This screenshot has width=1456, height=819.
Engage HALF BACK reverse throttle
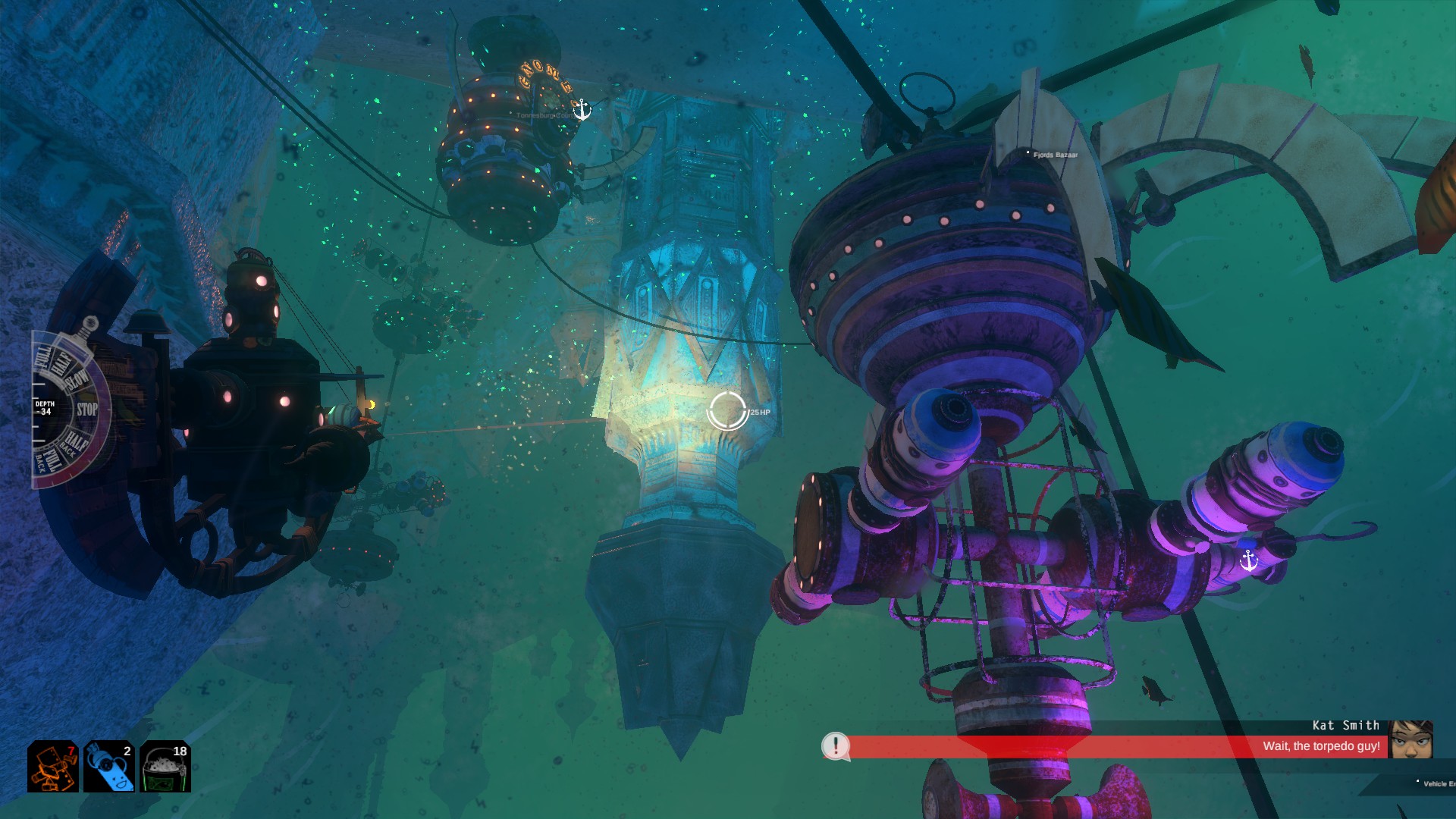tap(75, 441)
